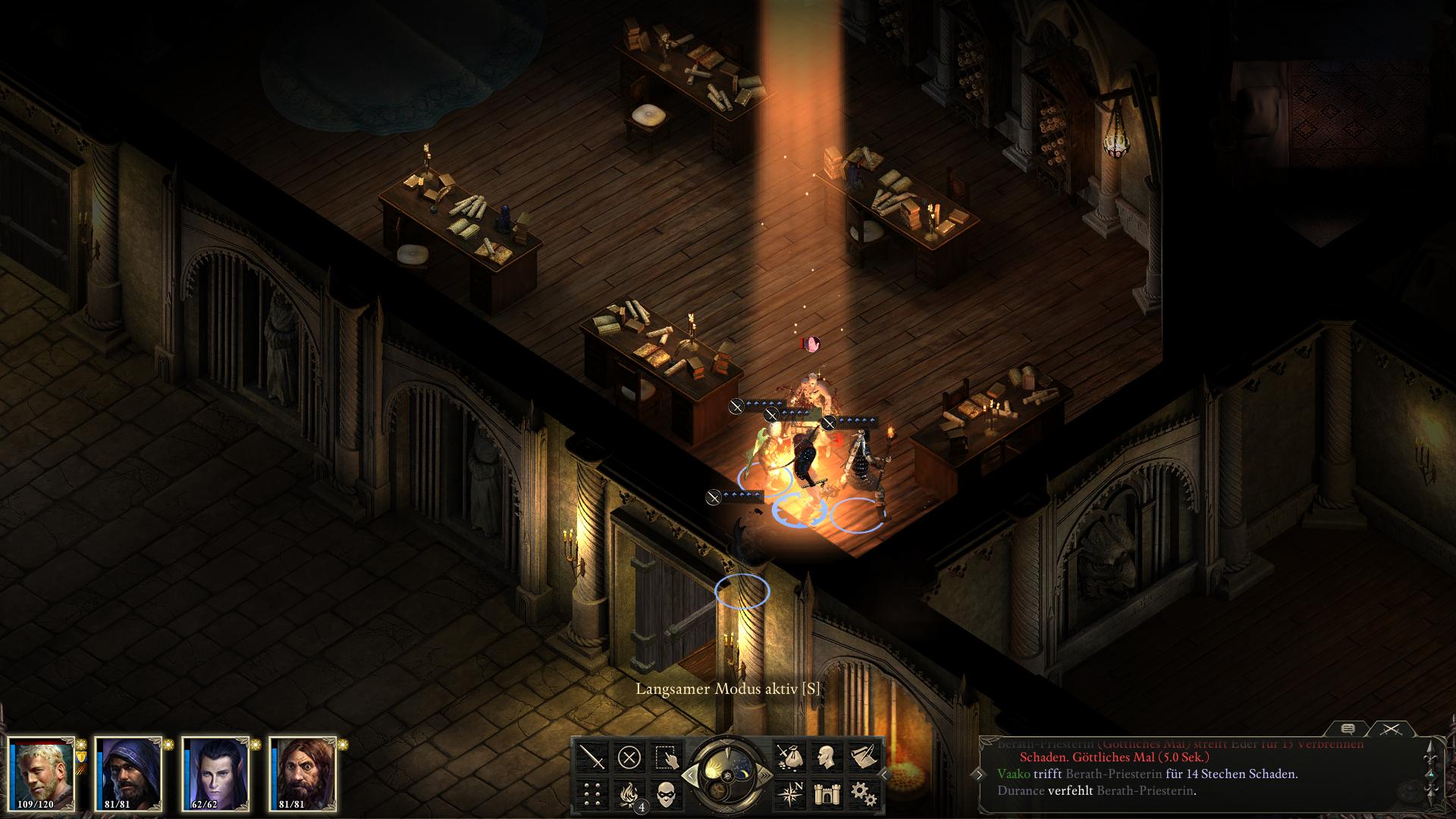The image size is (1456, 819).
Task: Select the wild-eyed brown-bearded companion portrait
Action: pos(303,773)
